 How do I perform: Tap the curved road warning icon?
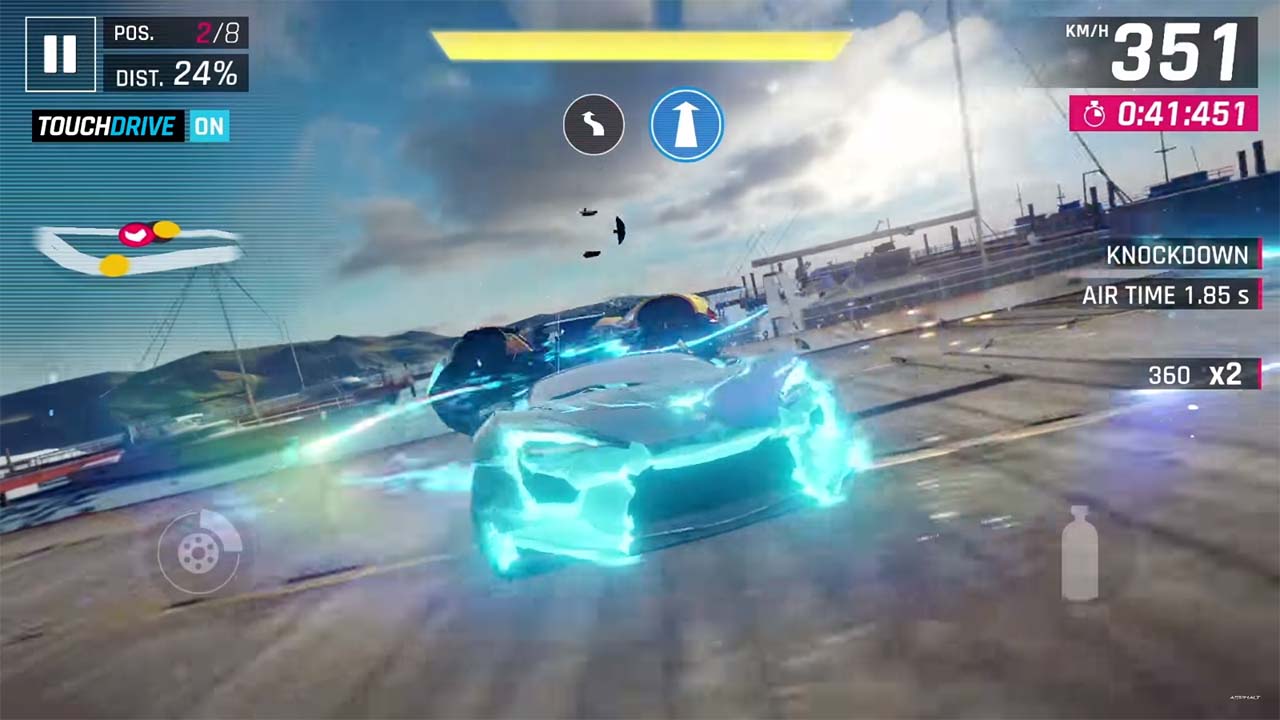click(x=594, y=123)
